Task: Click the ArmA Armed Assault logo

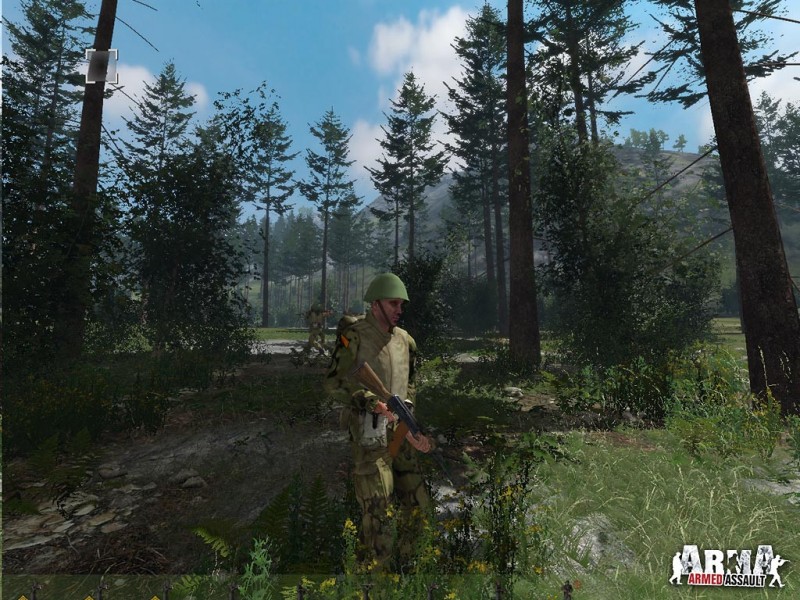Action: coord(728,565)
